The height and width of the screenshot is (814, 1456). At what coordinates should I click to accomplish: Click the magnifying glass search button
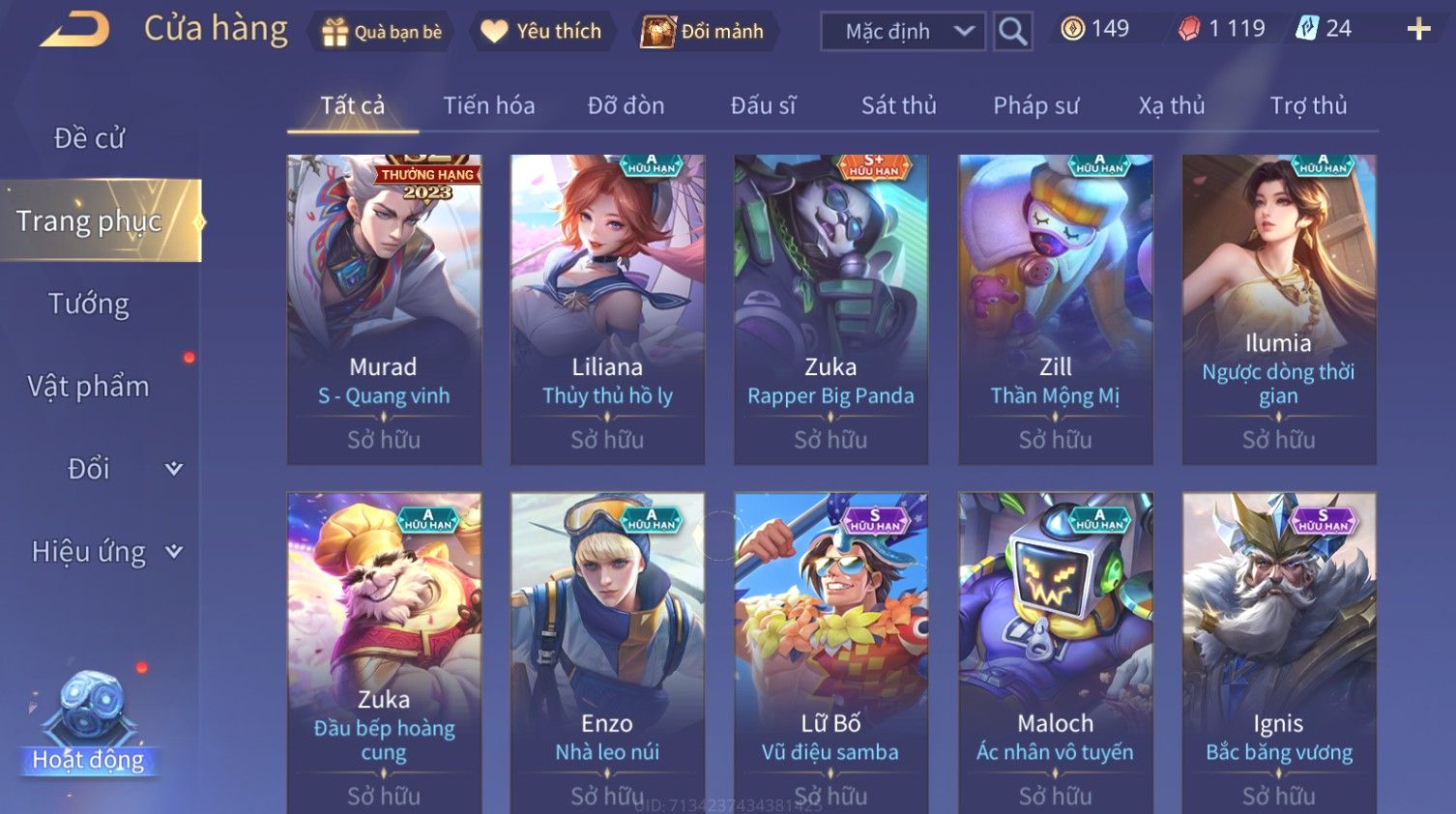pyautogui.click(x=1012, y=32)
